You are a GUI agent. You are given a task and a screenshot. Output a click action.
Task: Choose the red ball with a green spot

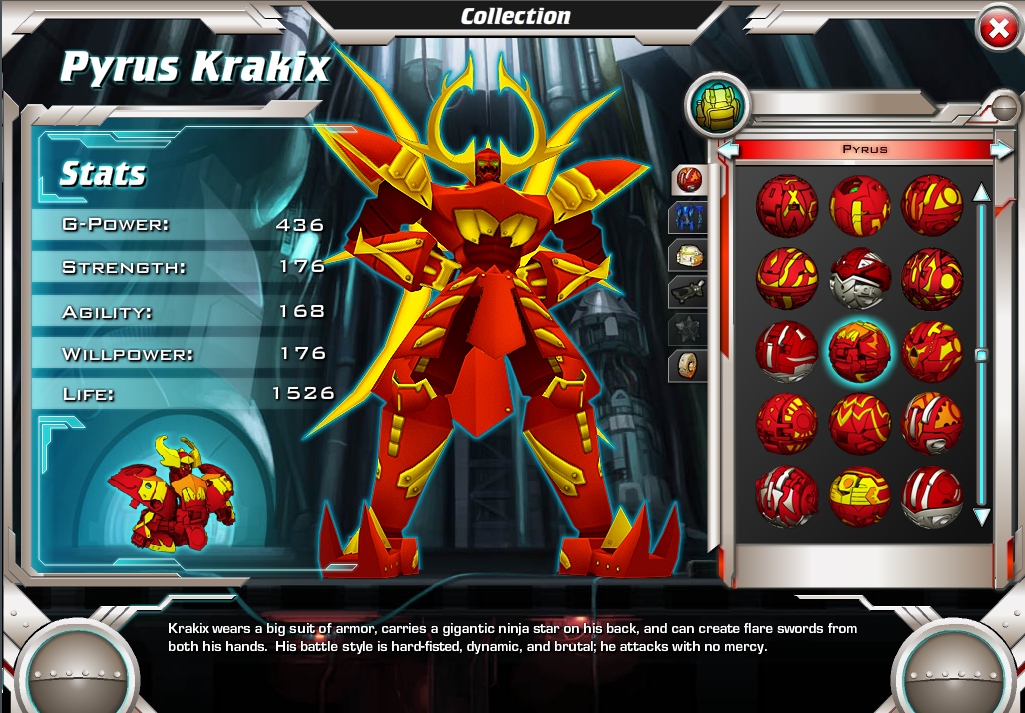click(859, 205)
